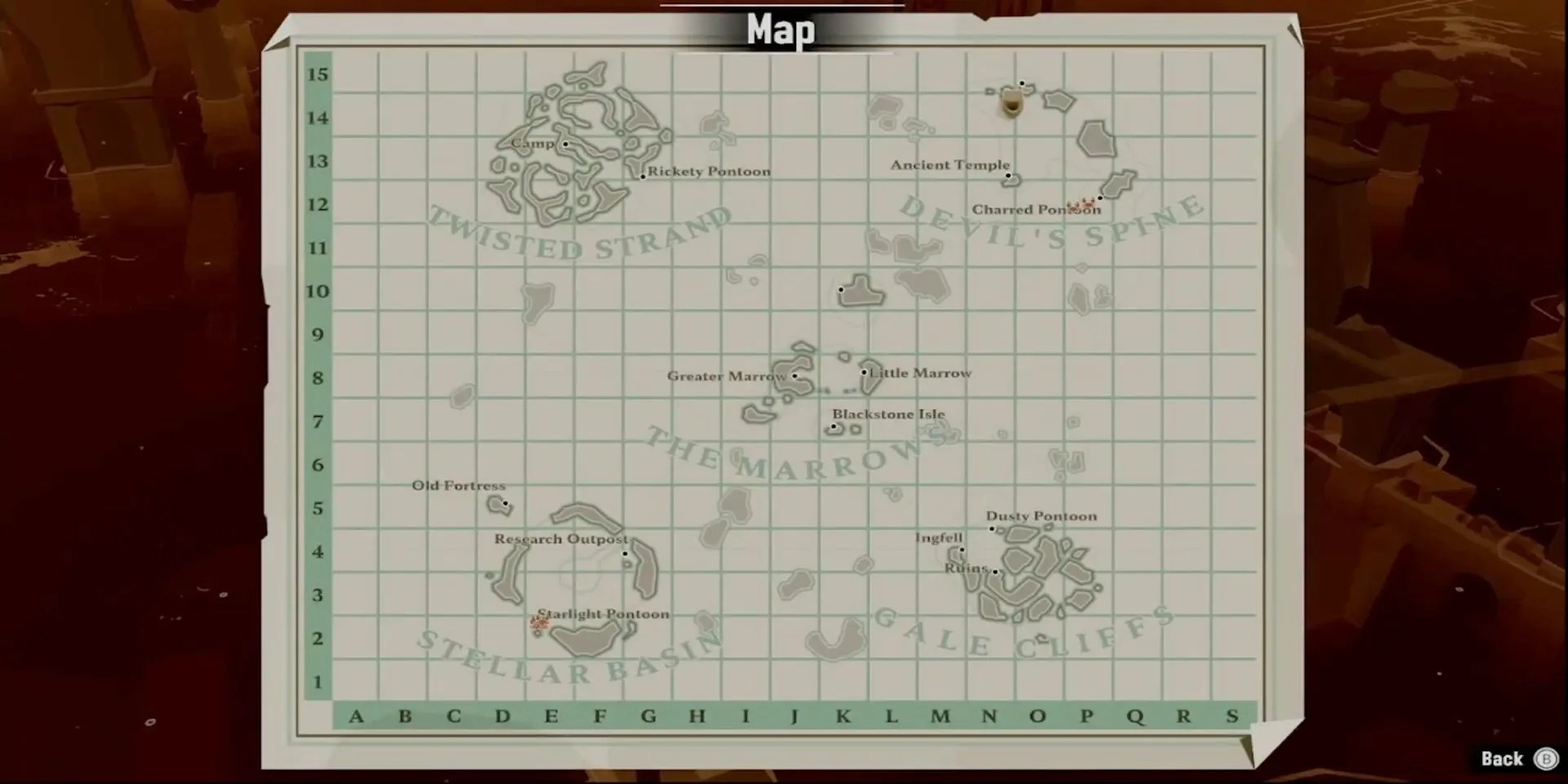
Task: Select column K on the grid axis
Action: tap(843, 717)
